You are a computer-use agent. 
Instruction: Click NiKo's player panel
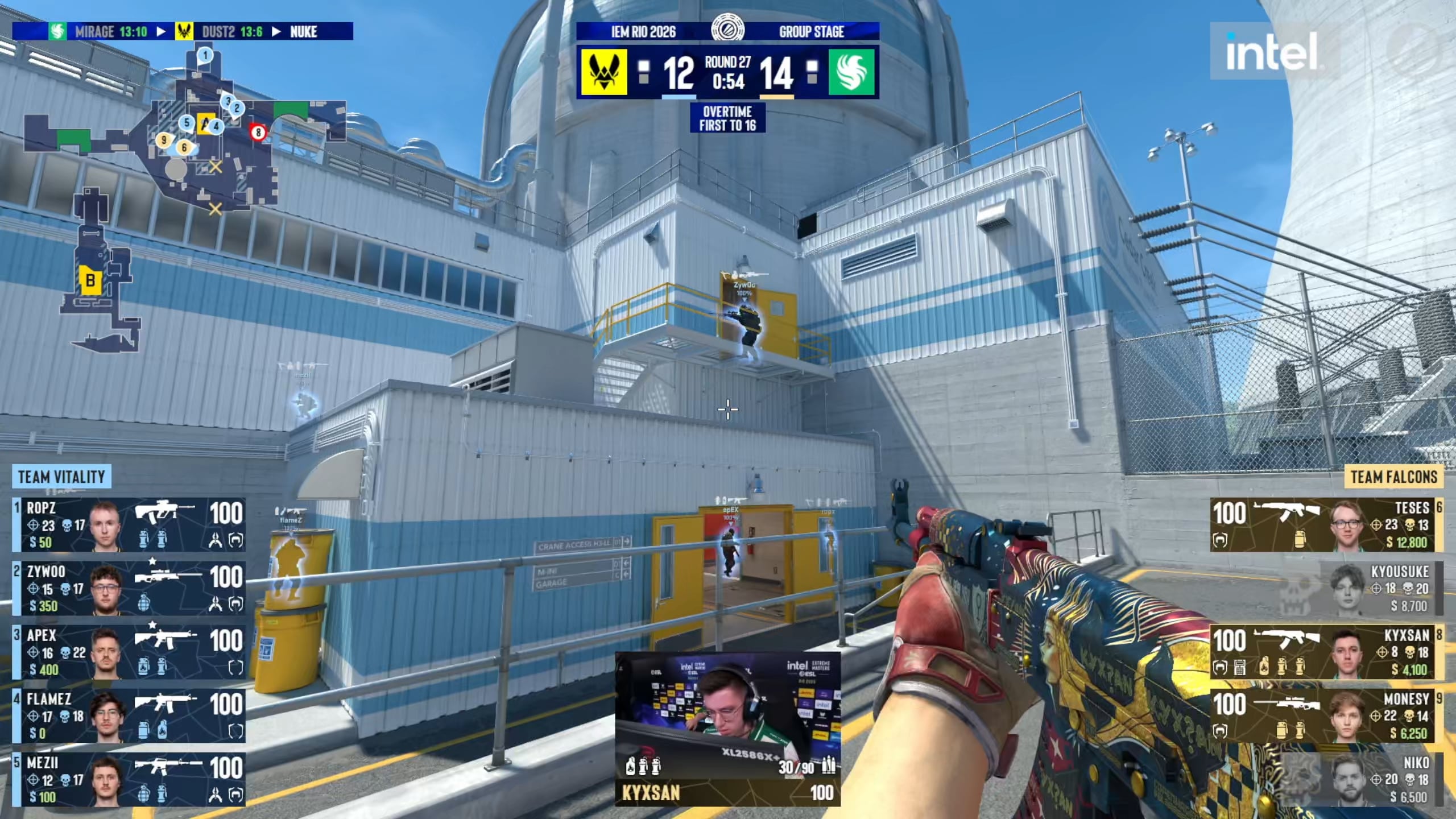(x=1326, y=779)
